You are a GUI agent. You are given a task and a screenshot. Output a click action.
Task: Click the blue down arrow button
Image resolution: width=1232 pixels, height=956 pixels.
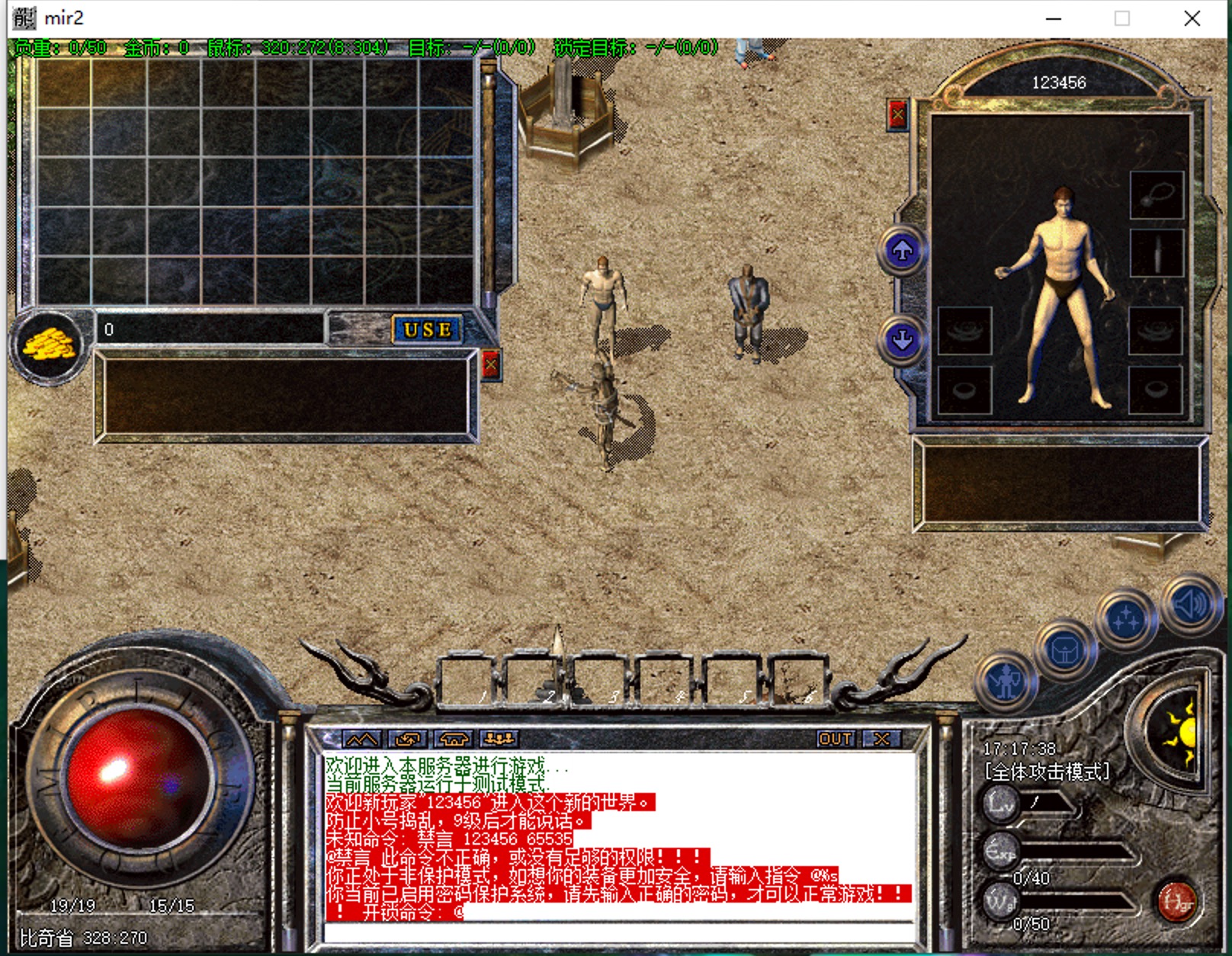[903, 339]
